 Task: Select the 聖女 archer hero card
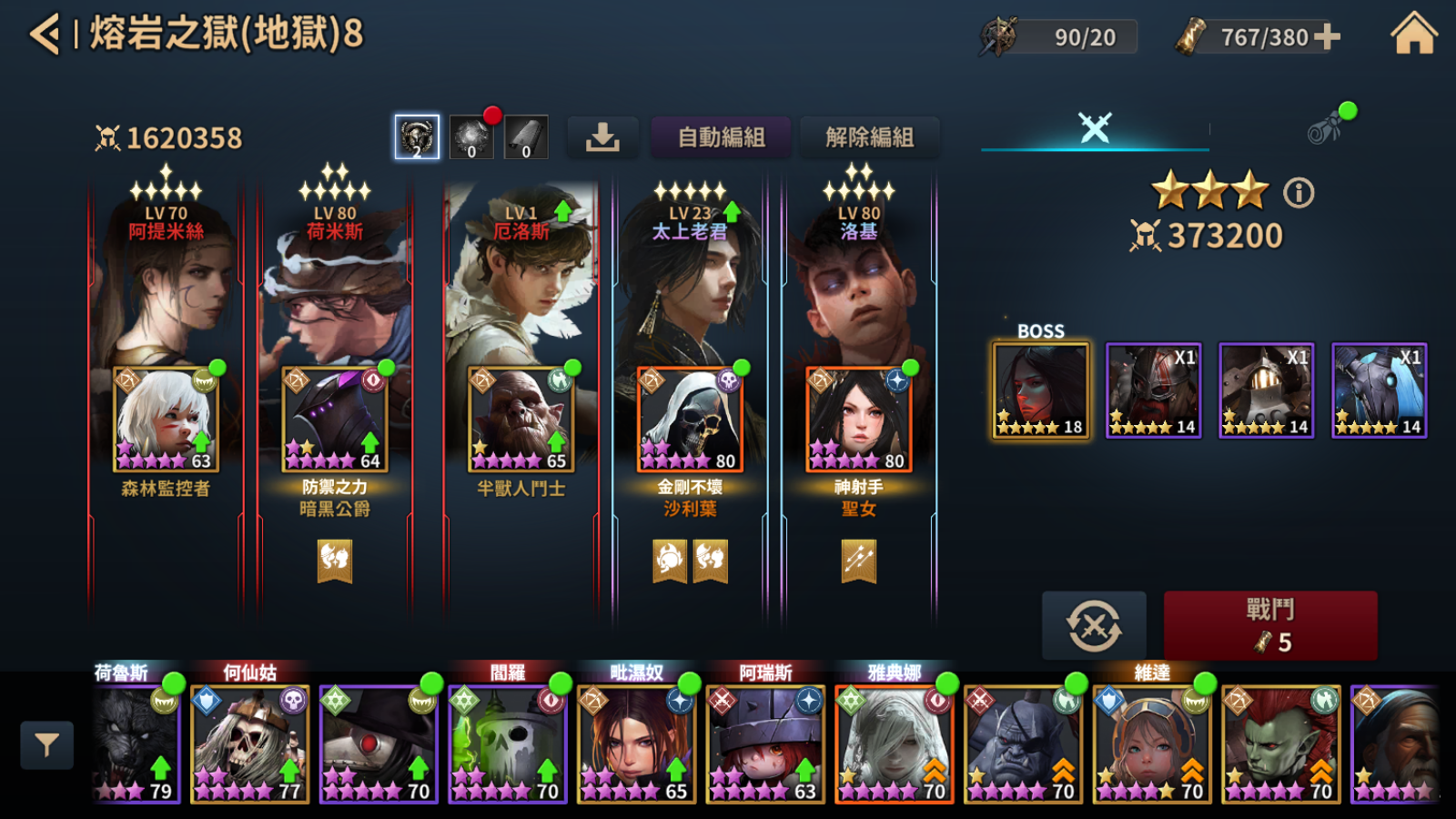(x=858, y=420)
